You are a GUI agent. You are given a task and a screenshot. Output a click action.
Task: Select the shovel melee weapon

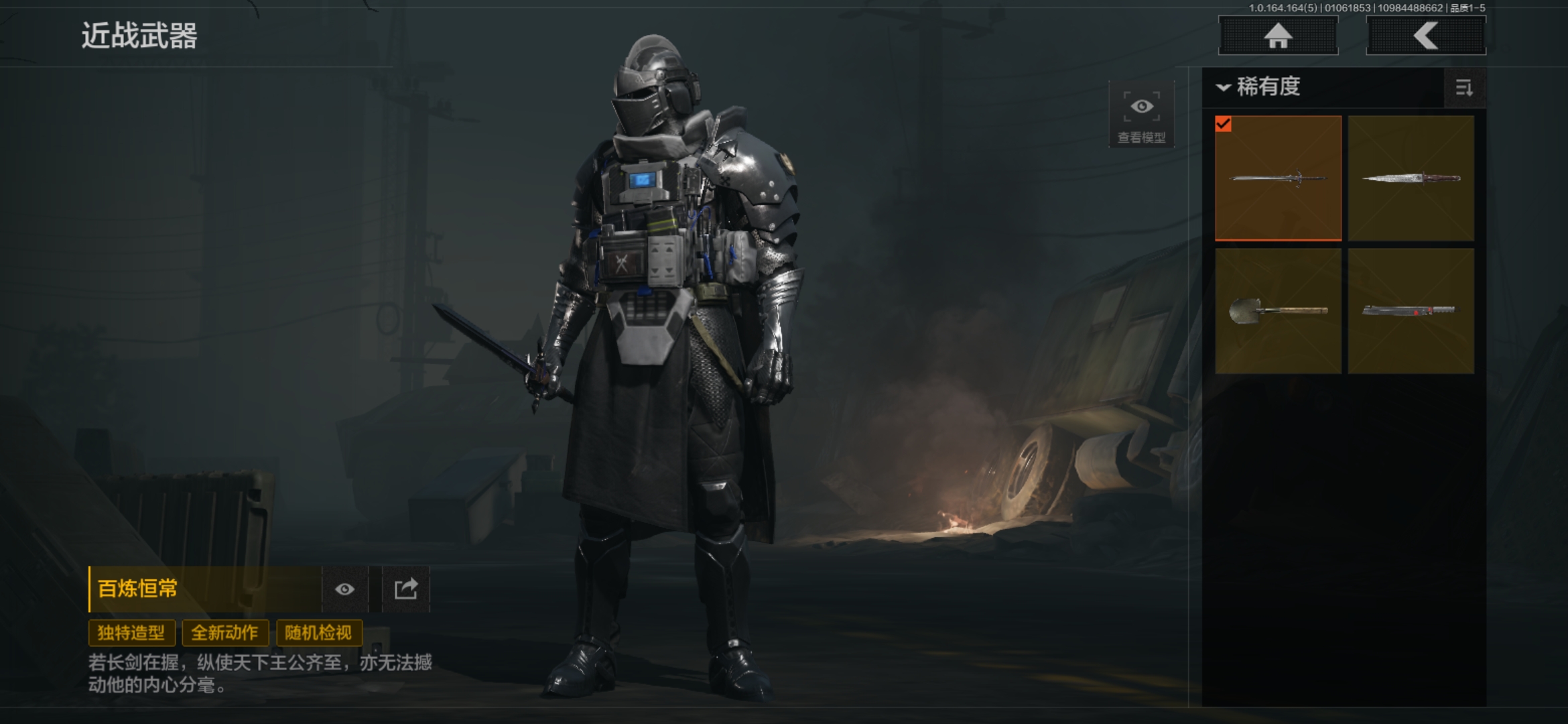[1278, 311]
